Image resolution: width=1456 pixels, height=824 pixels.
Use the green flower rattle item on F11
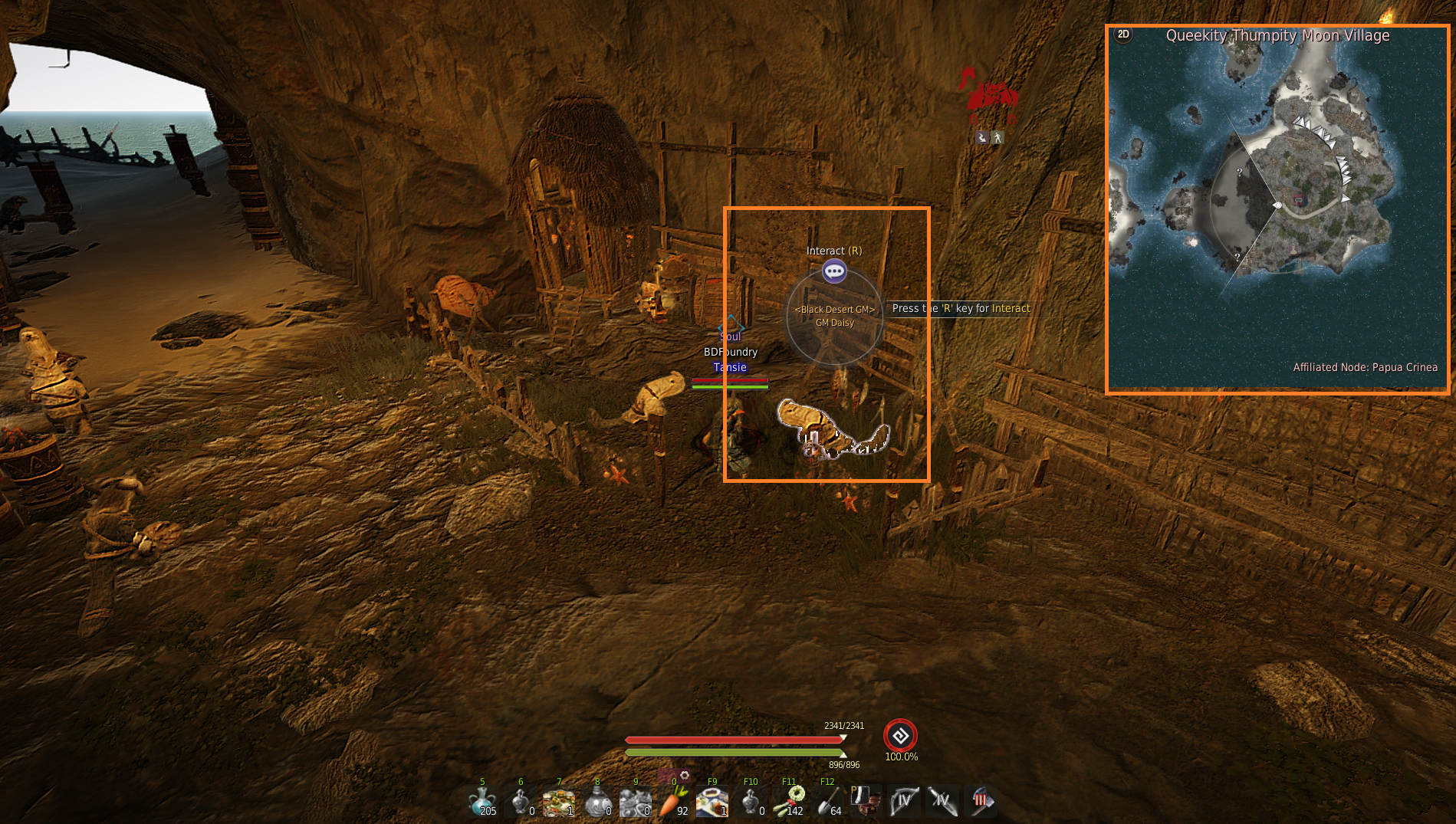click(789, 802)
